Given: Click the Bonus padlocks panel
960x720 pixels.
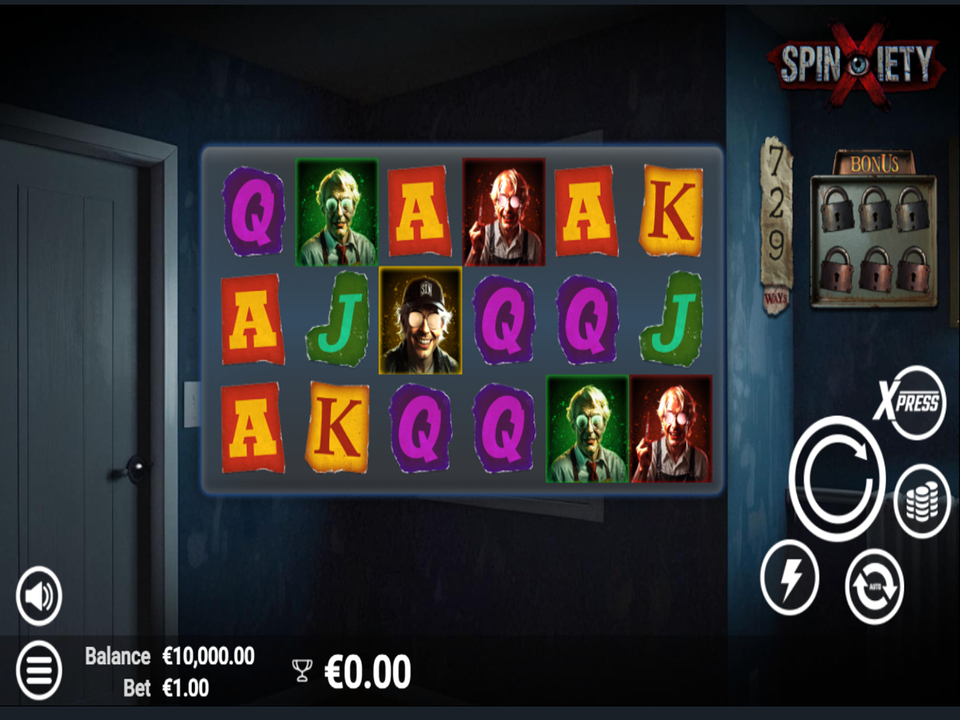Looking at the screenshot, I should pos(872,238).
